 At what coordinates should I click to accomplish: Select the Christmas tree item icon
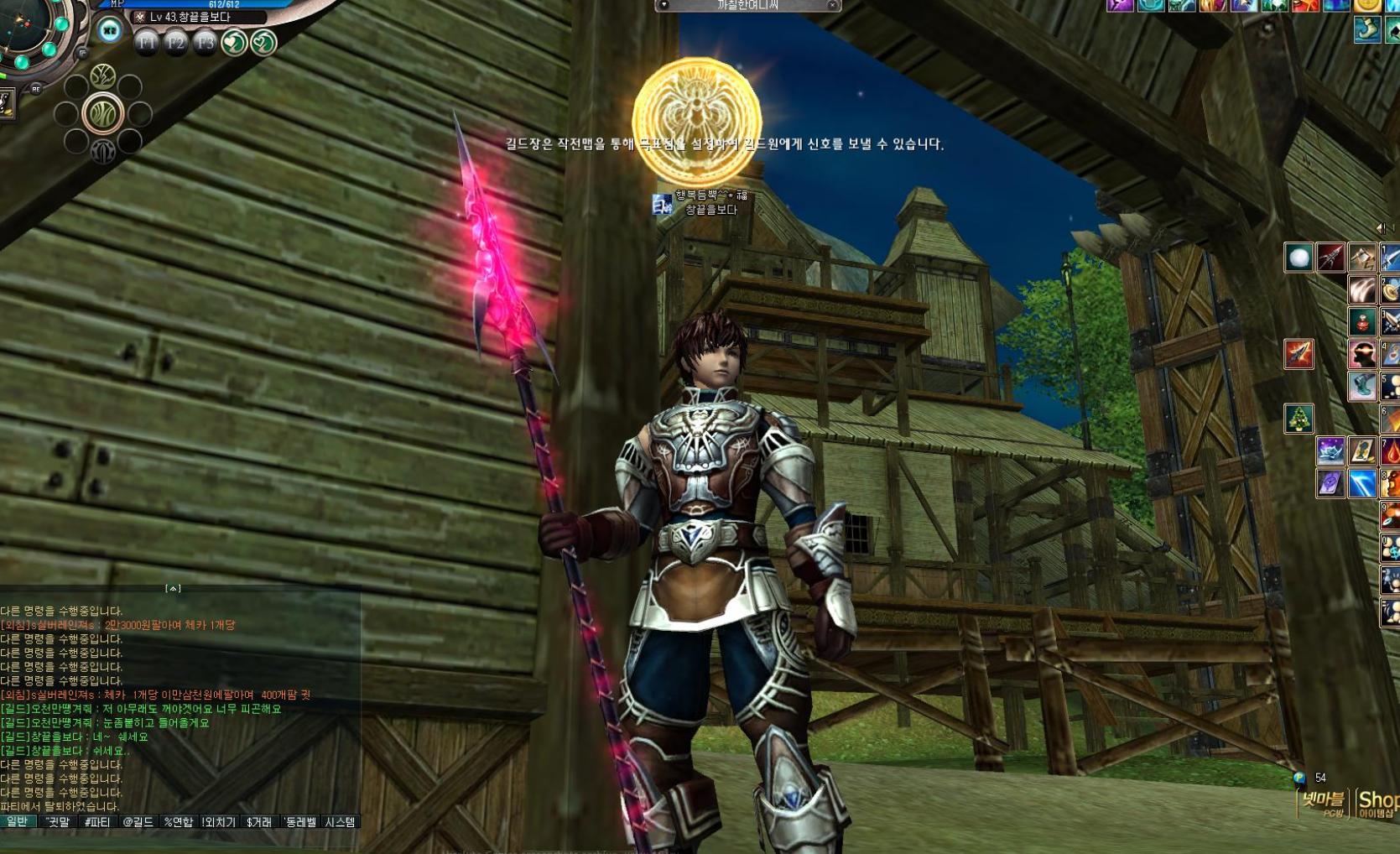(1299, 417)
